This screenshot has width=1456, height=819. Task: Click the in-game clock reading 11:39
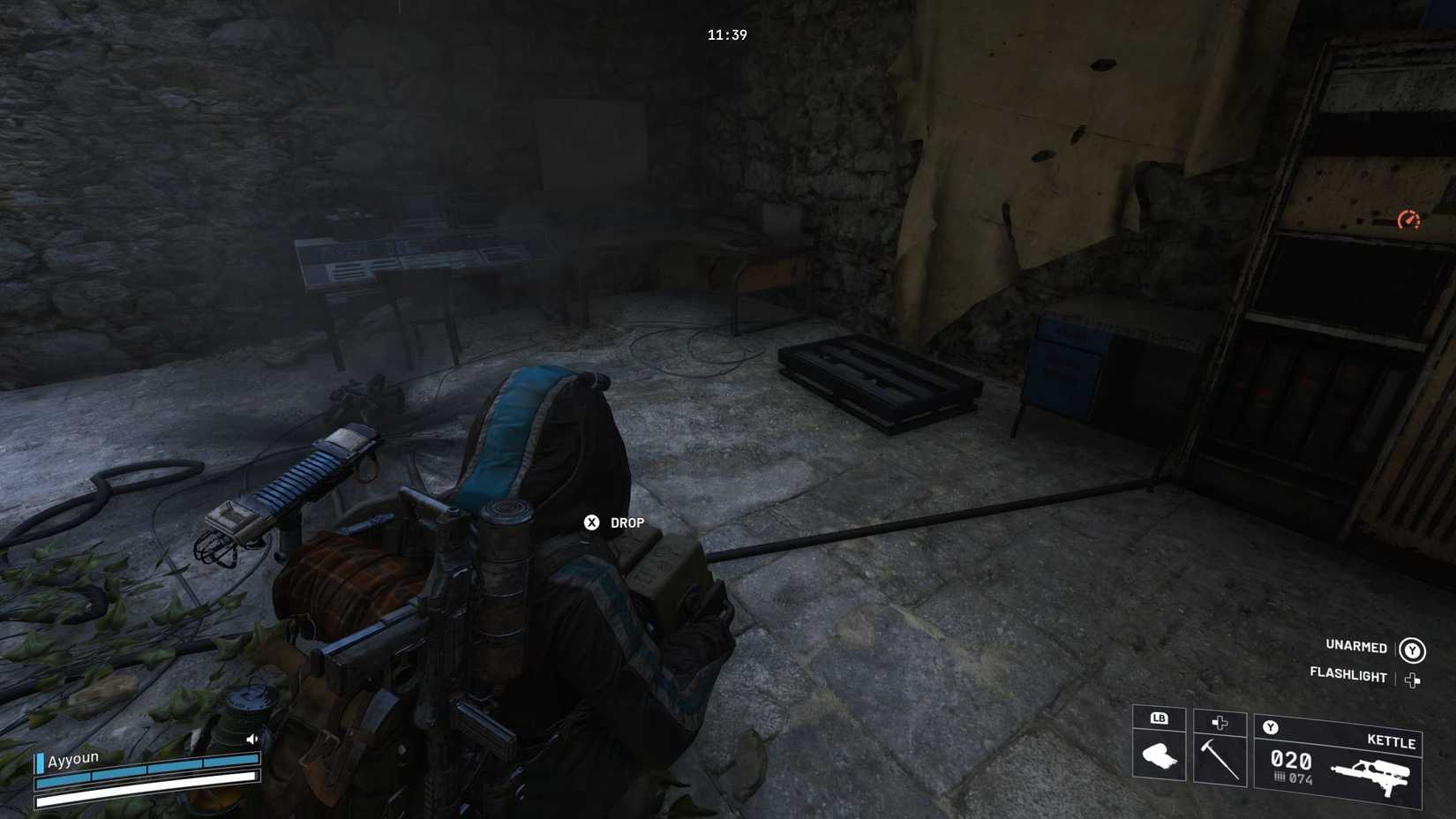pos(725,35)
